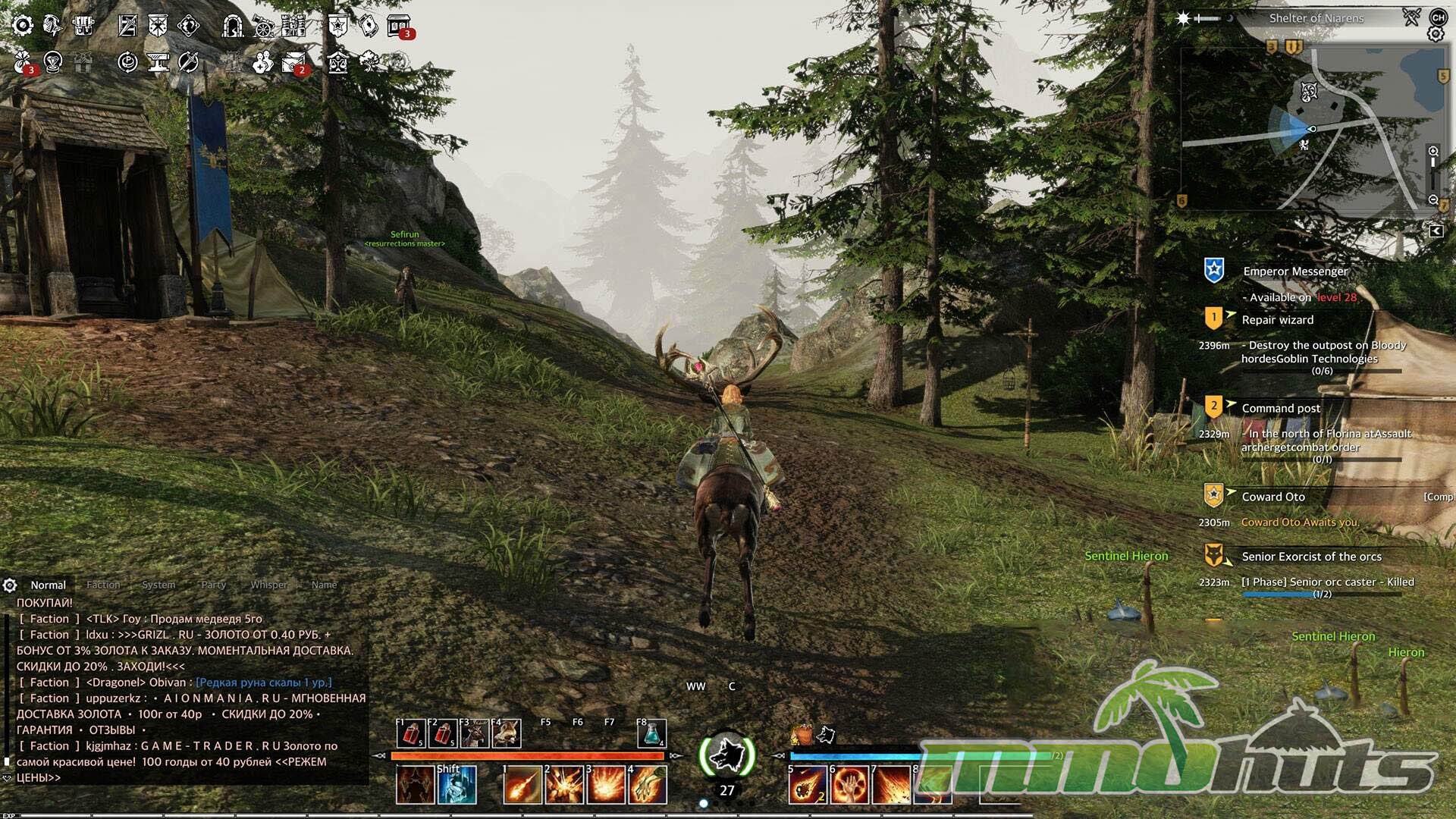Select the Command post quest entry
Screen dimensions: 1456x819
click(1281, 408)
